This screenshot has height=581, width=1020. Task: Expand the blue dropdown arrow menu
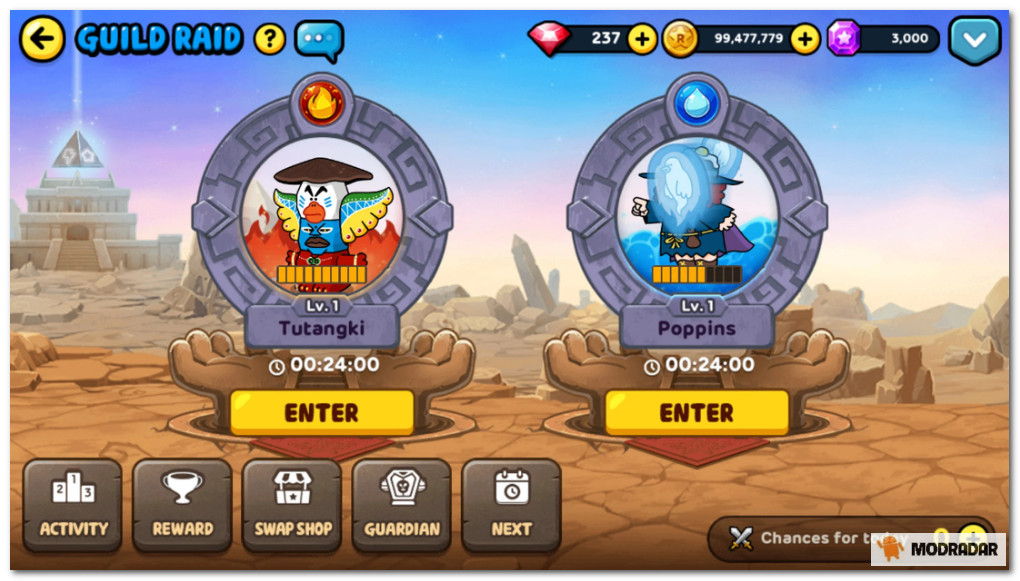974,40
